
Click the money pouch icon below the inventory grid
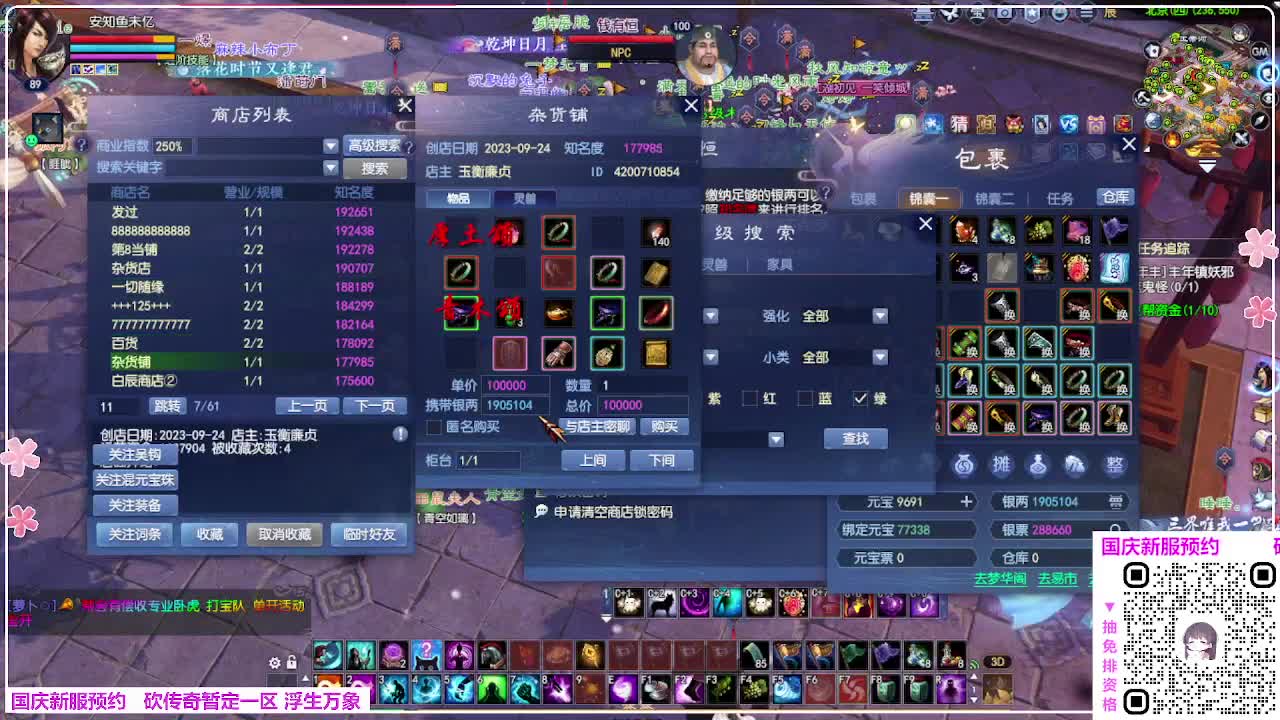(963, 464)
